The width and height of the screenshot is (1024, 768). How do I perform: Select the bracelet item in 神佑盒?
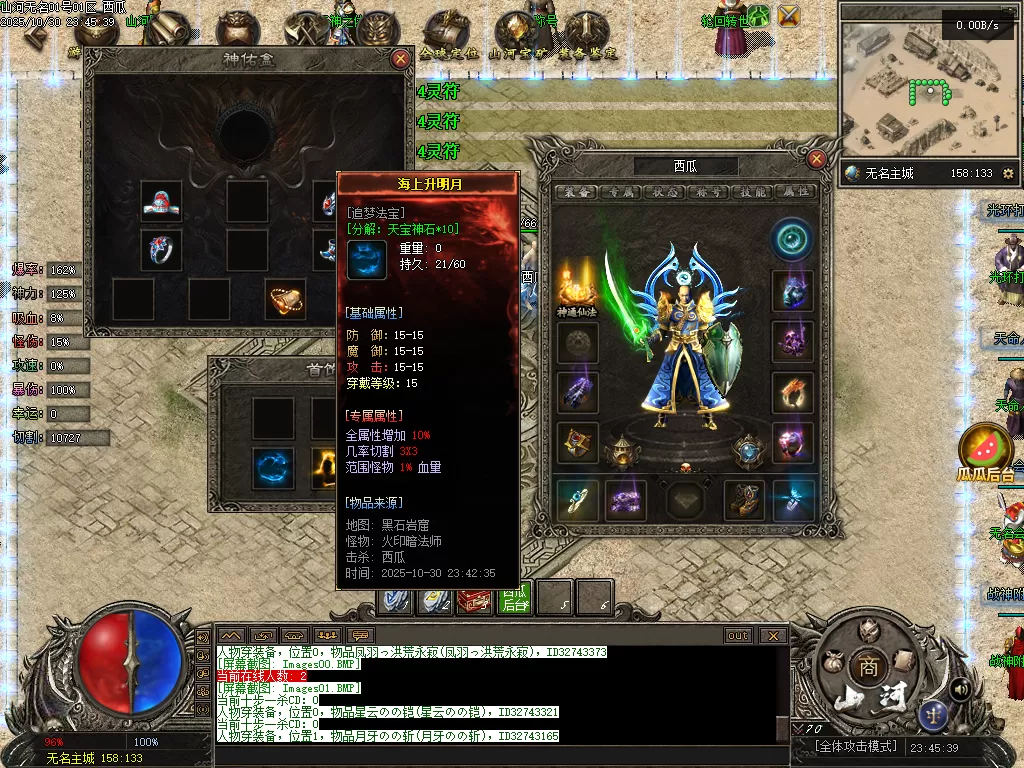285,297
